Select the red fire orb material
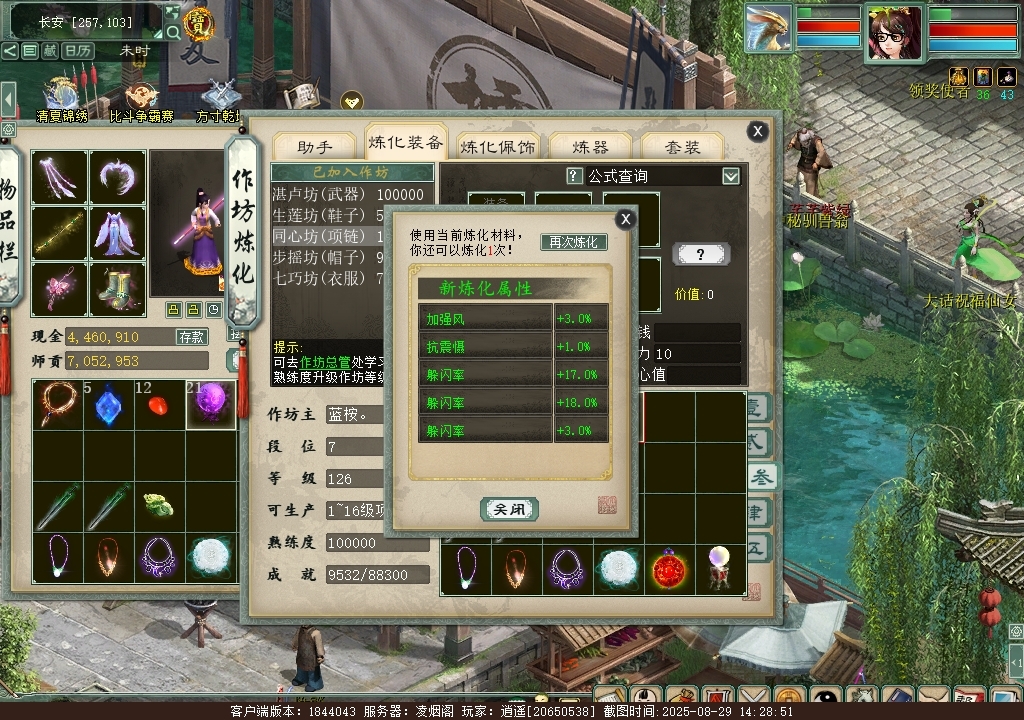1024x720 pixels. point(669,571)
